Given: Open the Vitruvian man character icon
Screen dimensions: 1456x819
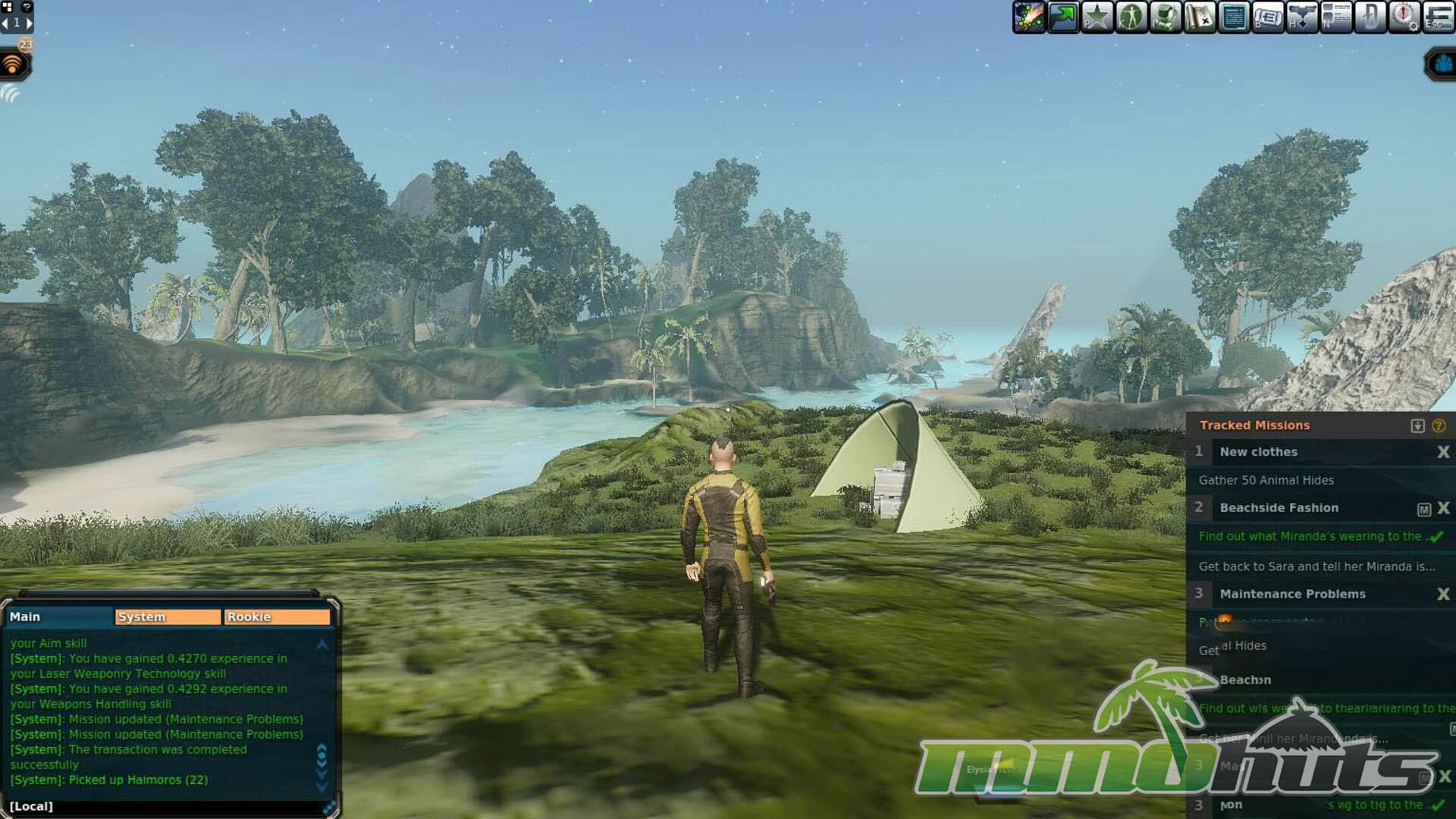Looking at the screenshot, I should click(x=1131, y=17).
